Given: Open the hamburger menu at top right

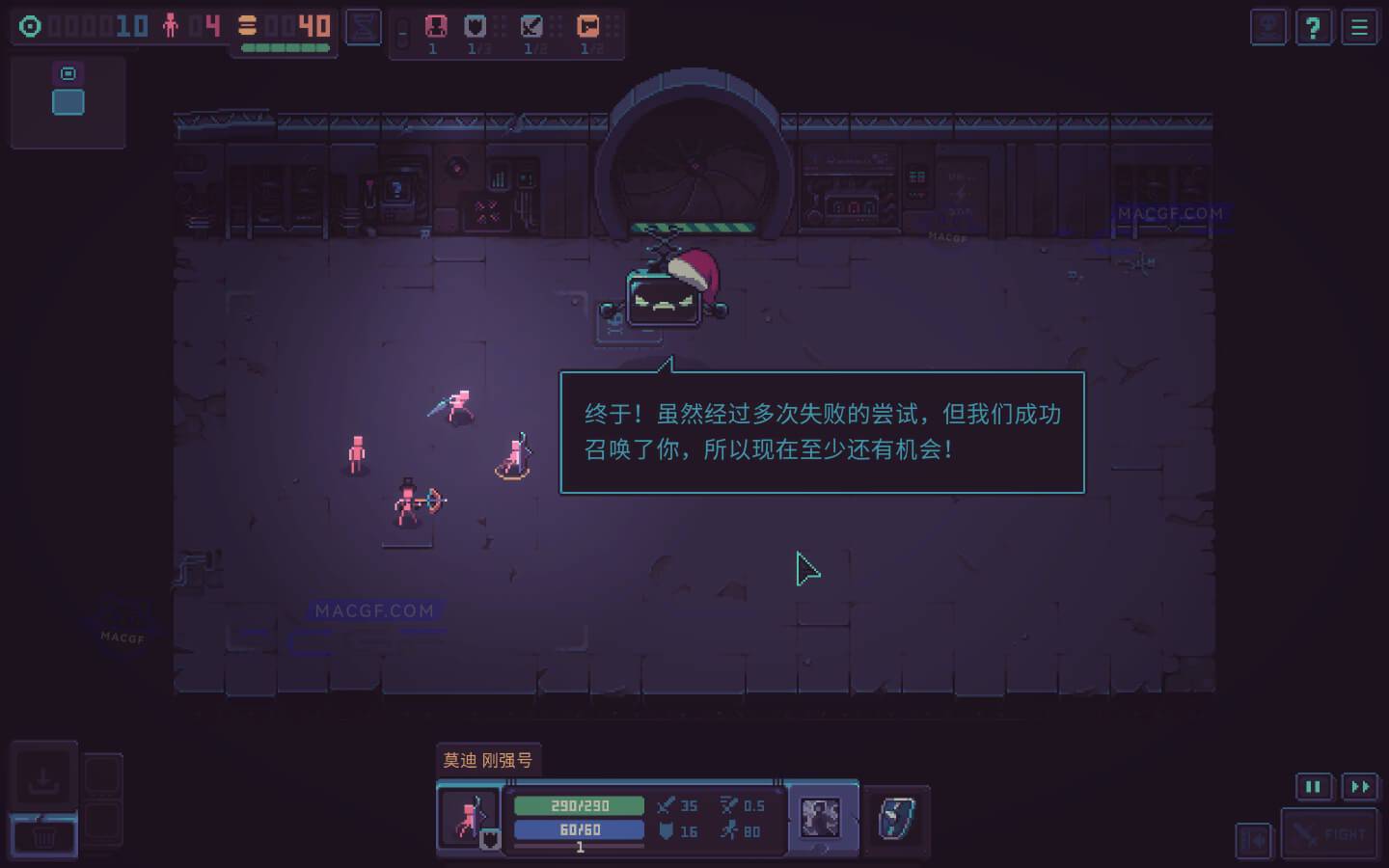Looking at the screenshot, I should coord(1359,27).
